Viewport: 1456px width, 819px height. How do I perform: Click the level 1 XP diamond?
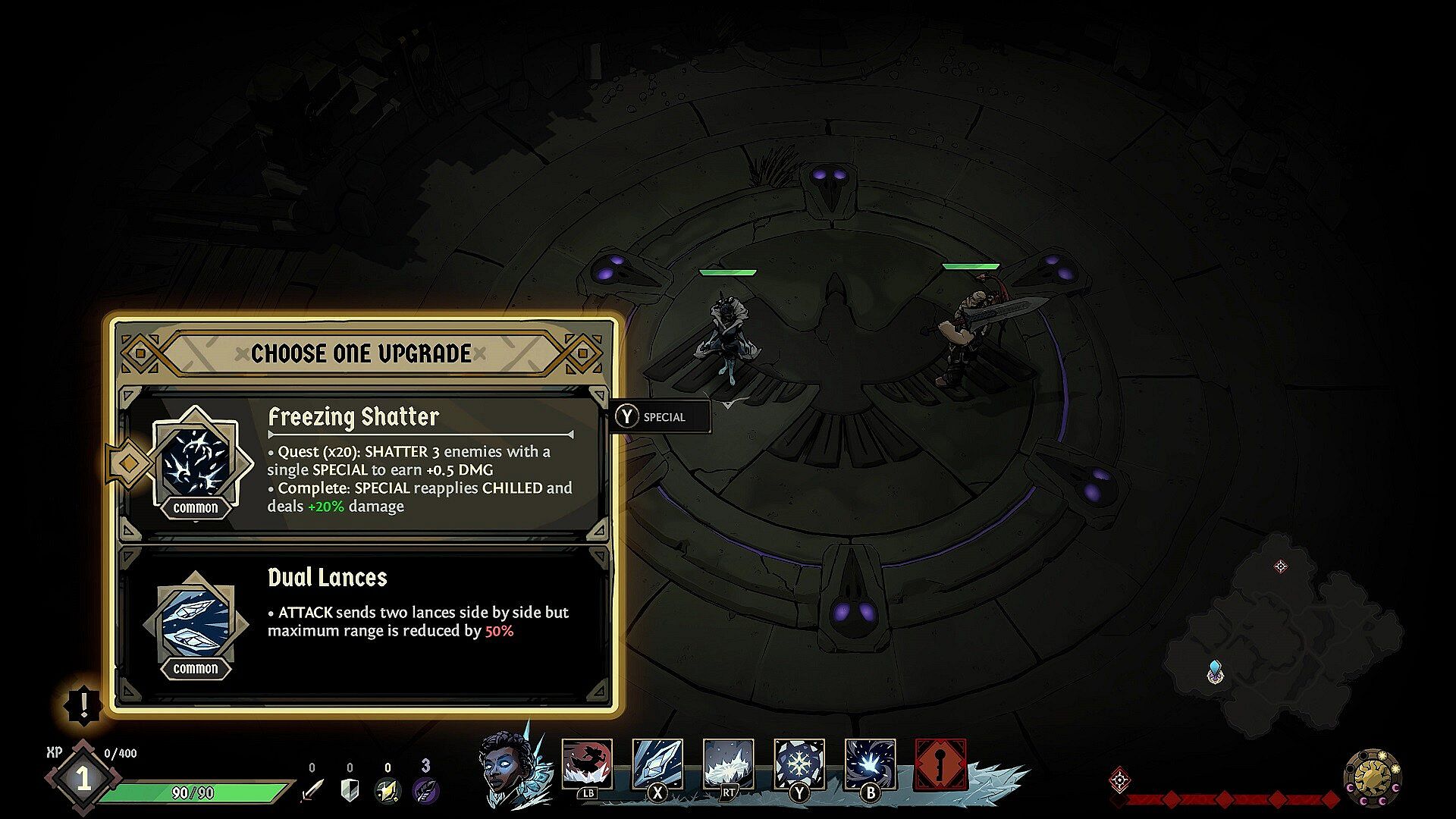[83, 779]
